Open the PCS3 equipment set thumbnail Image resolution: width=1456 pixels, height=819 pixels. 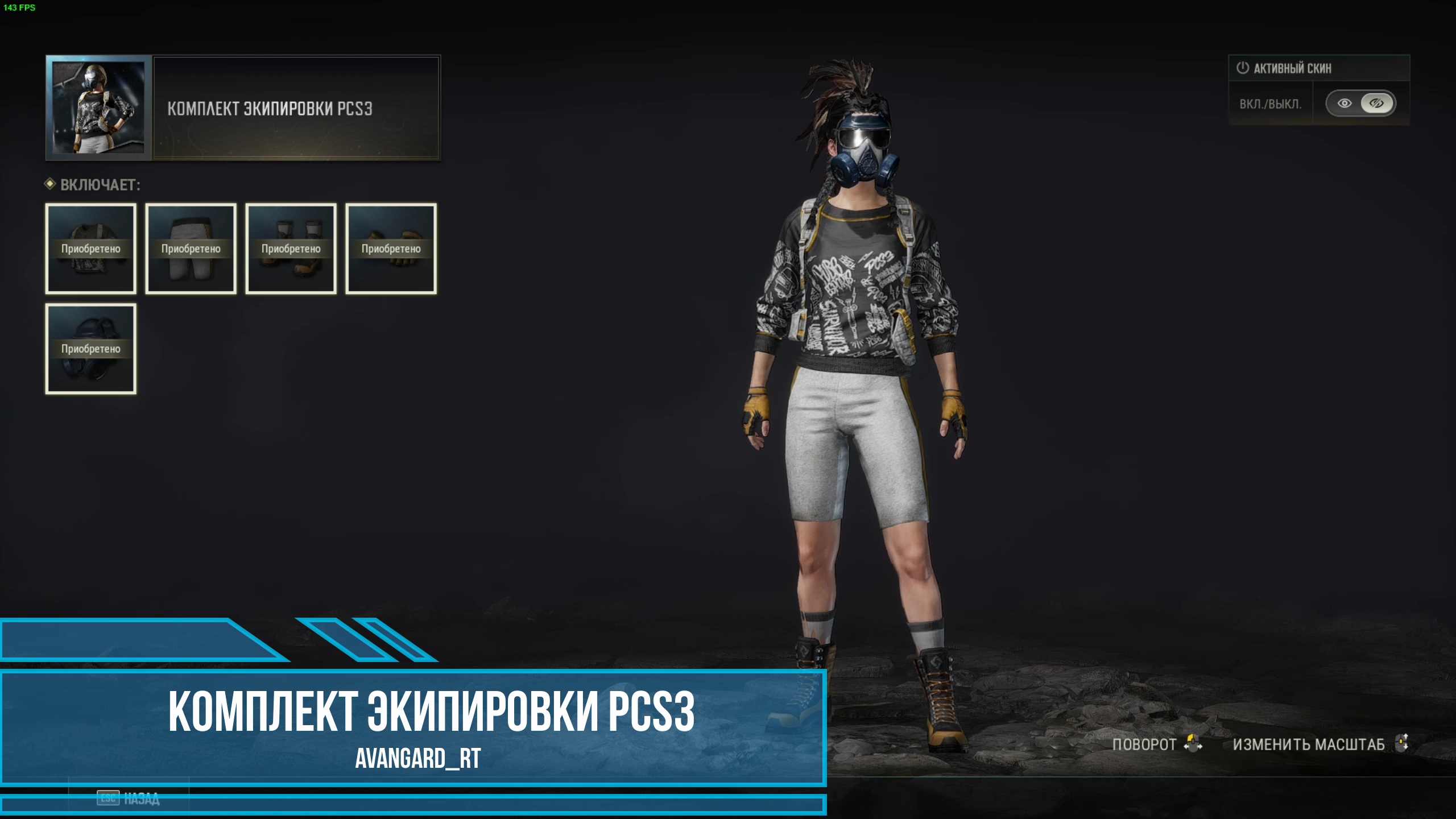click(x=98, y=108)
